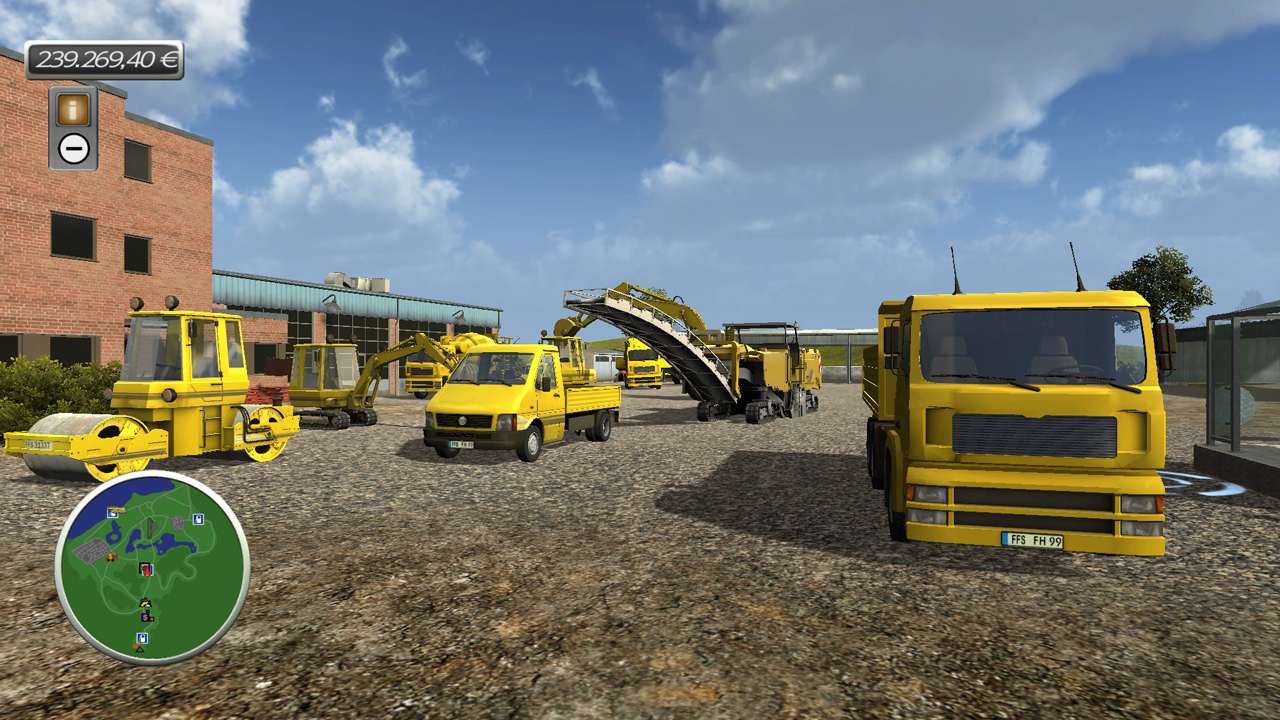
Task: Toggle the minus circle indicator
Action: 73,148
